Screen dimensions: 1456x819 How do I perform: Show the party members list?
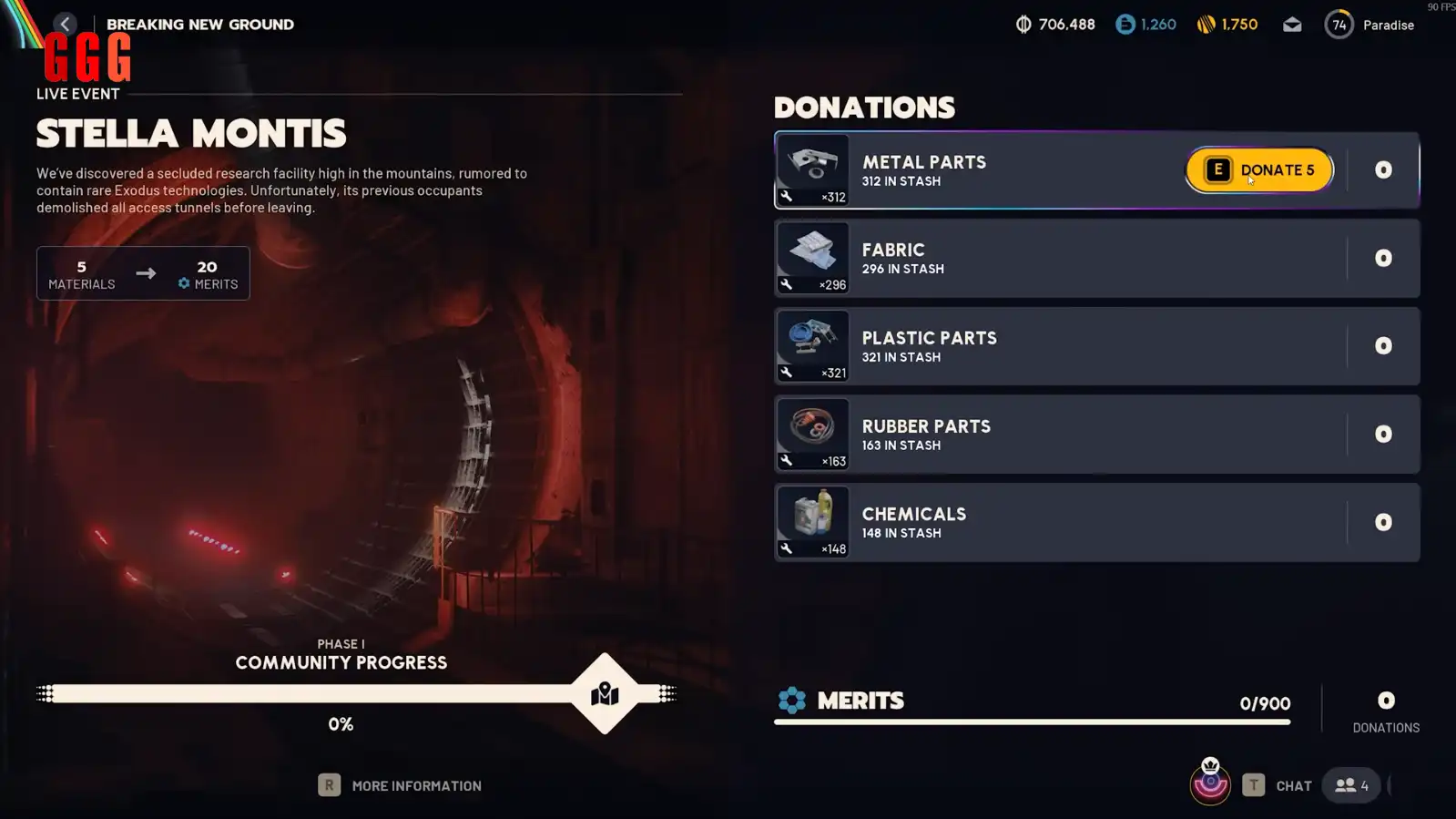coord(1351,785)
